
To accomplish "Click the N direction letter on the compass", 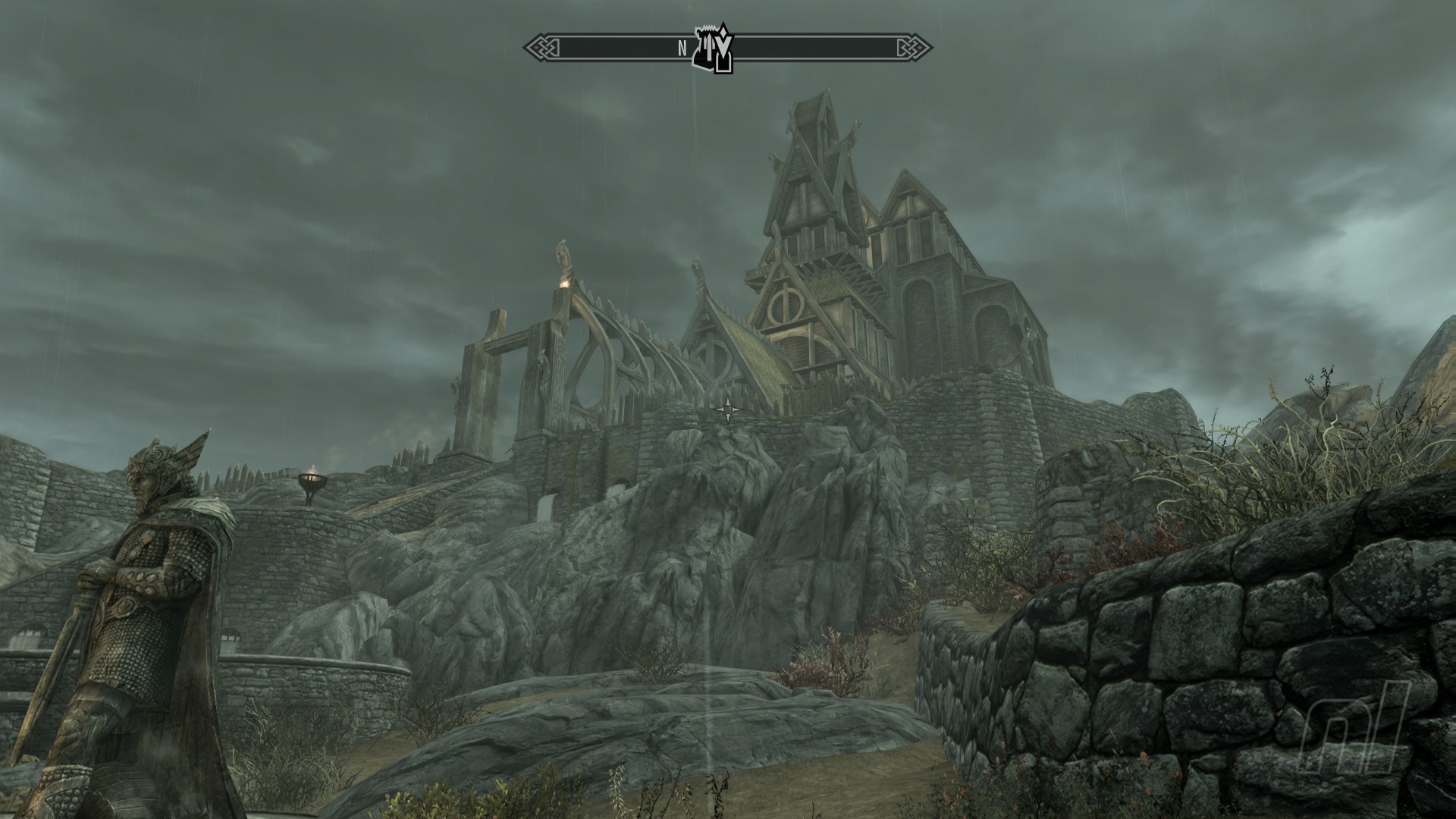I will coord(682,47).
